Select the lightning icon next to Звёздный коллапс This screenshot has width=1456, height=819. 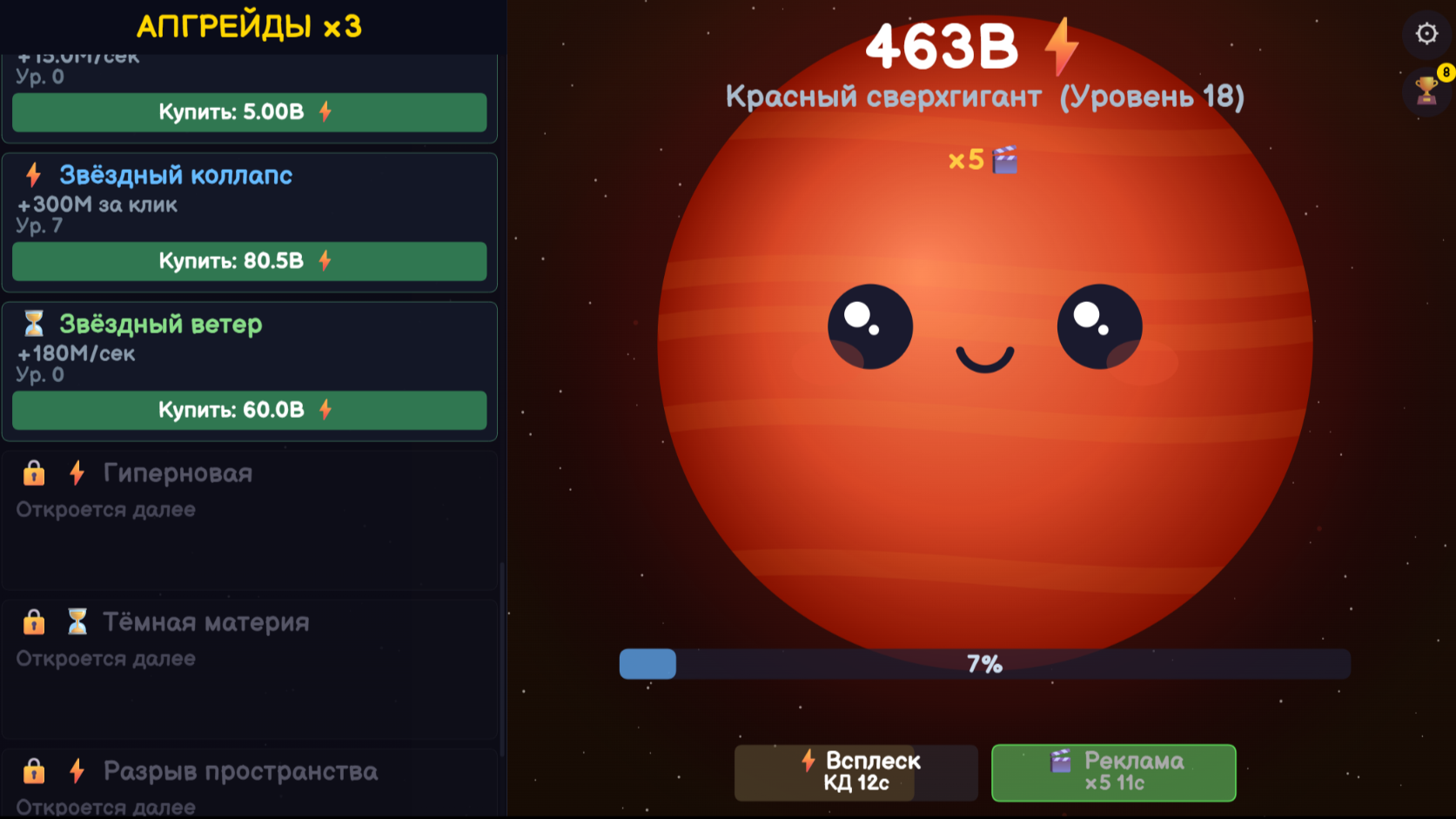(33, 175)
